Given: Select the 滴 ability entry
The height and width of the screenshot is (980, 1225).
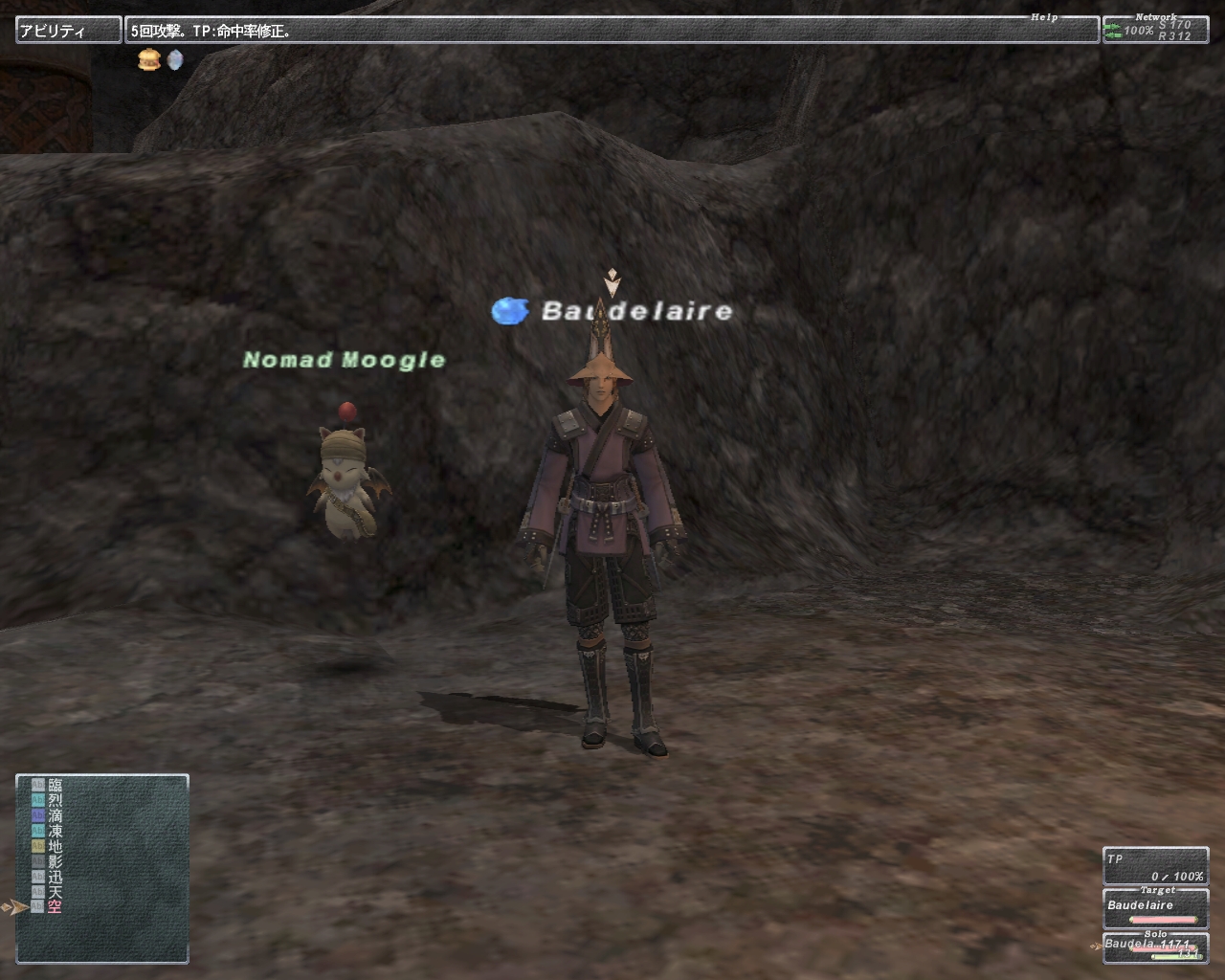Looking at the screenshot, I should click(x=54, y=816).
